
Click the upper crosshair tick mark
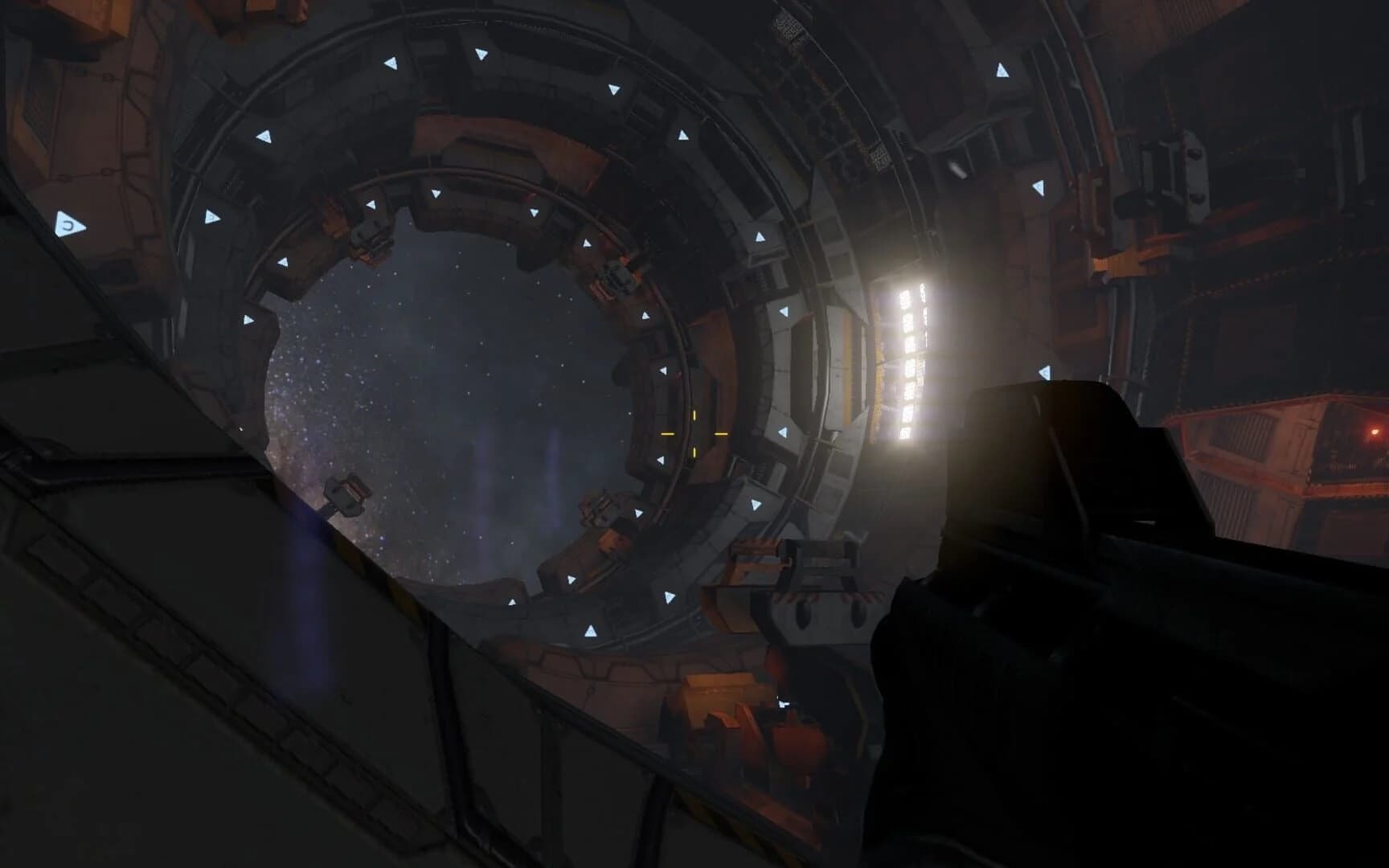694,416
